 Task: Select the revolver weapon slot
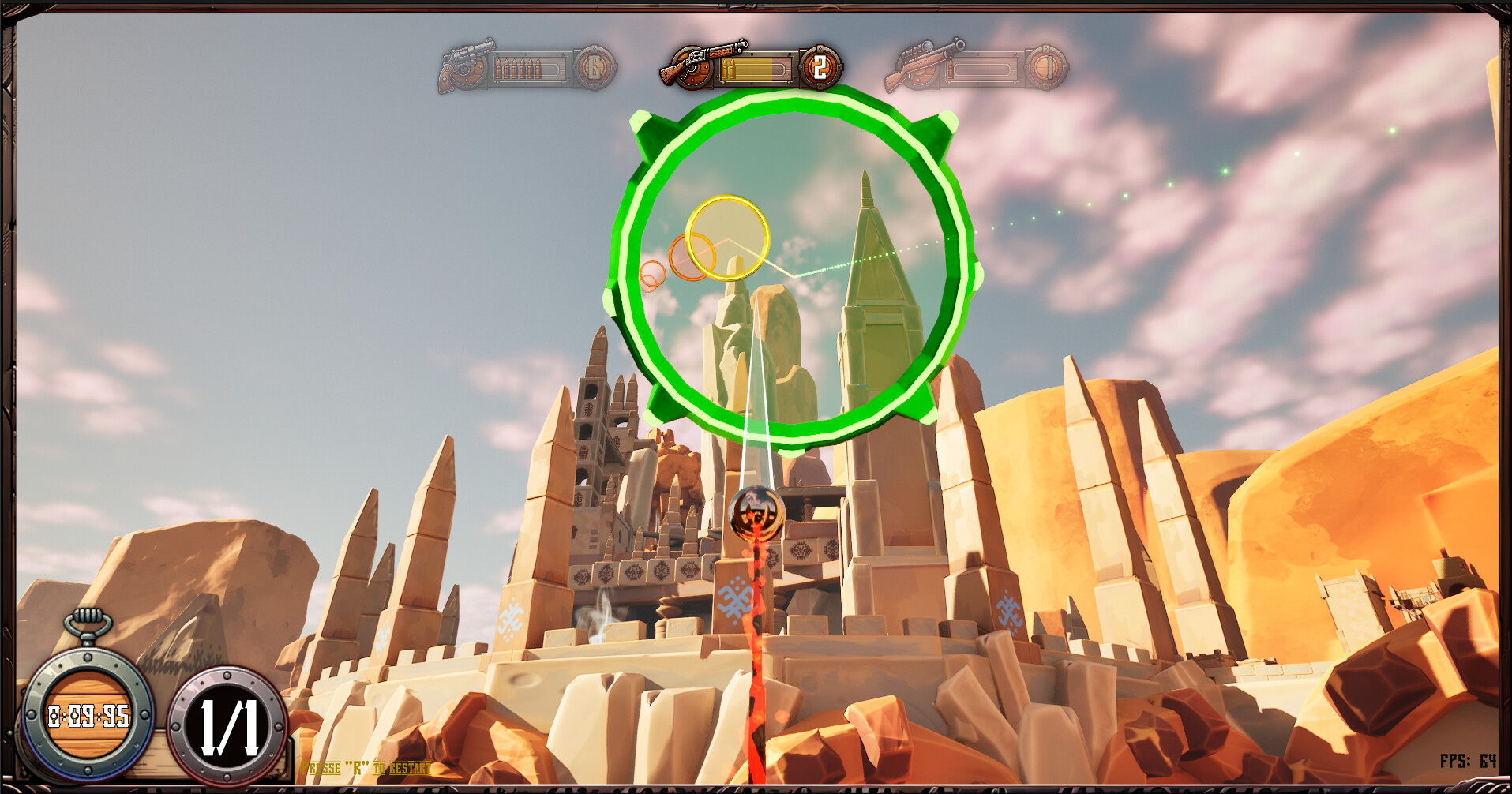(466, 67)
